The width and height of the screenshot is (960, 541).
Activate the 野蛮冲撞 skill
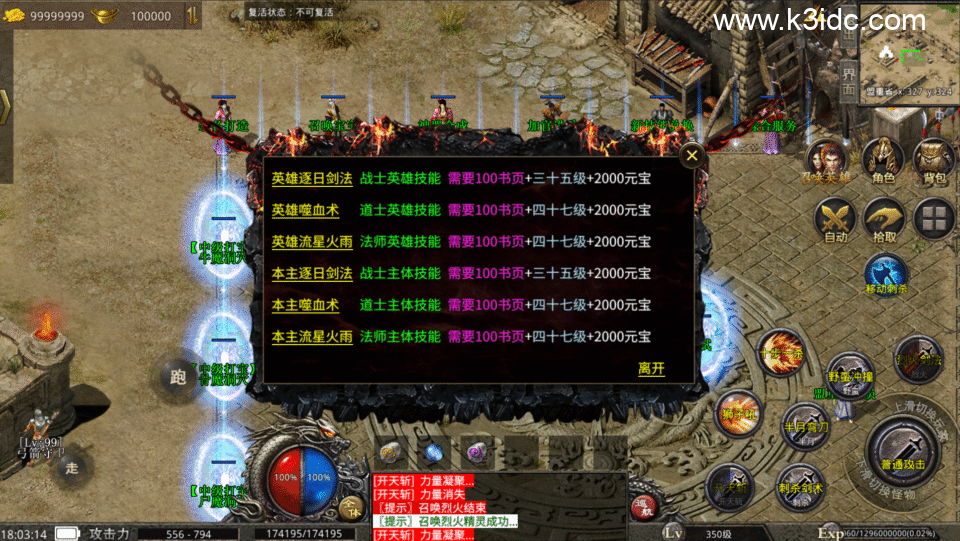pos(849,377)
